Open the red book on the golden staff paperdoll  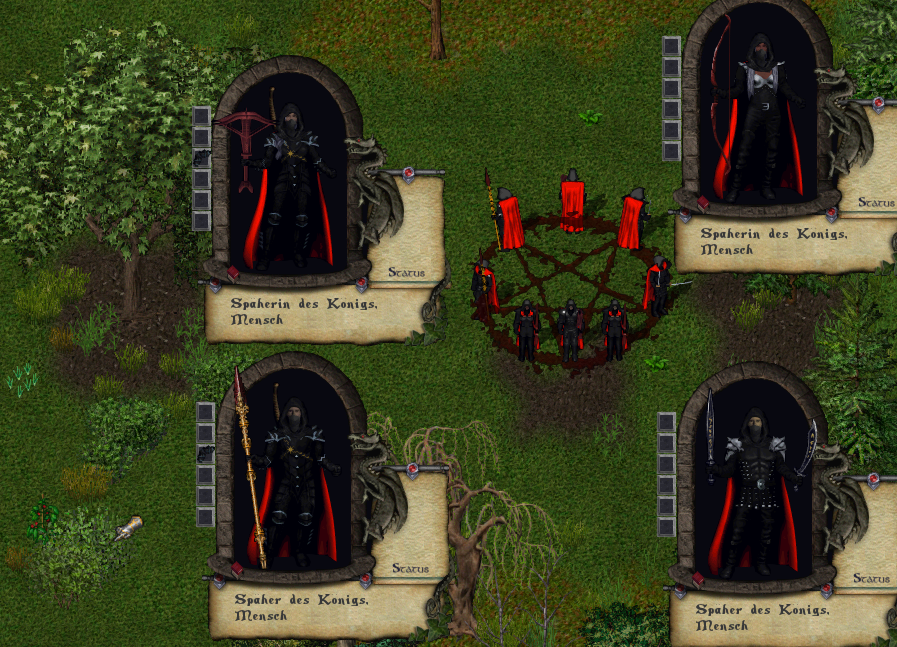[237, 569]
